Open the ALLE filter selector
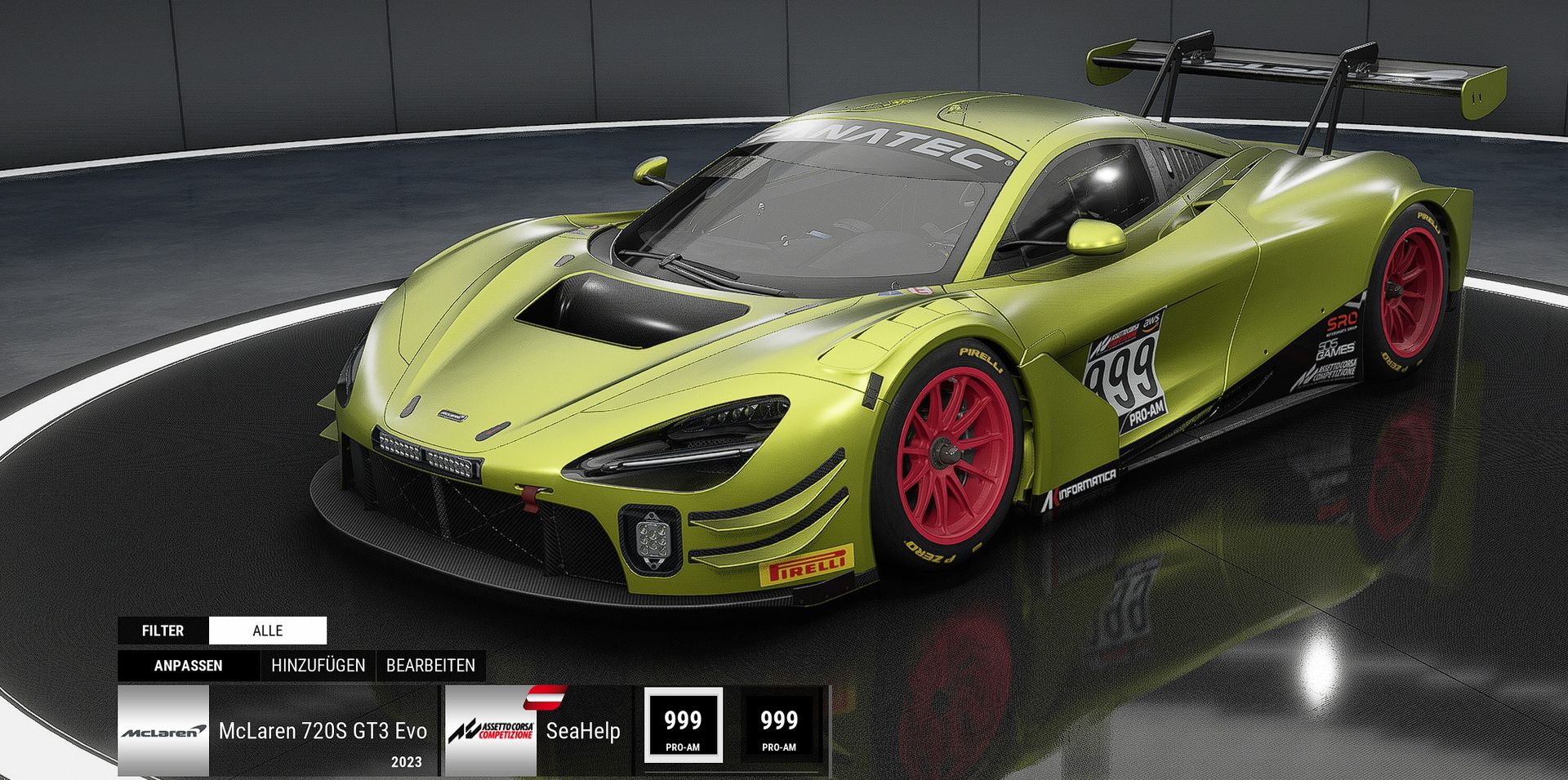The height and width of the screenshot is (780, 1568). tap(267, 631)
